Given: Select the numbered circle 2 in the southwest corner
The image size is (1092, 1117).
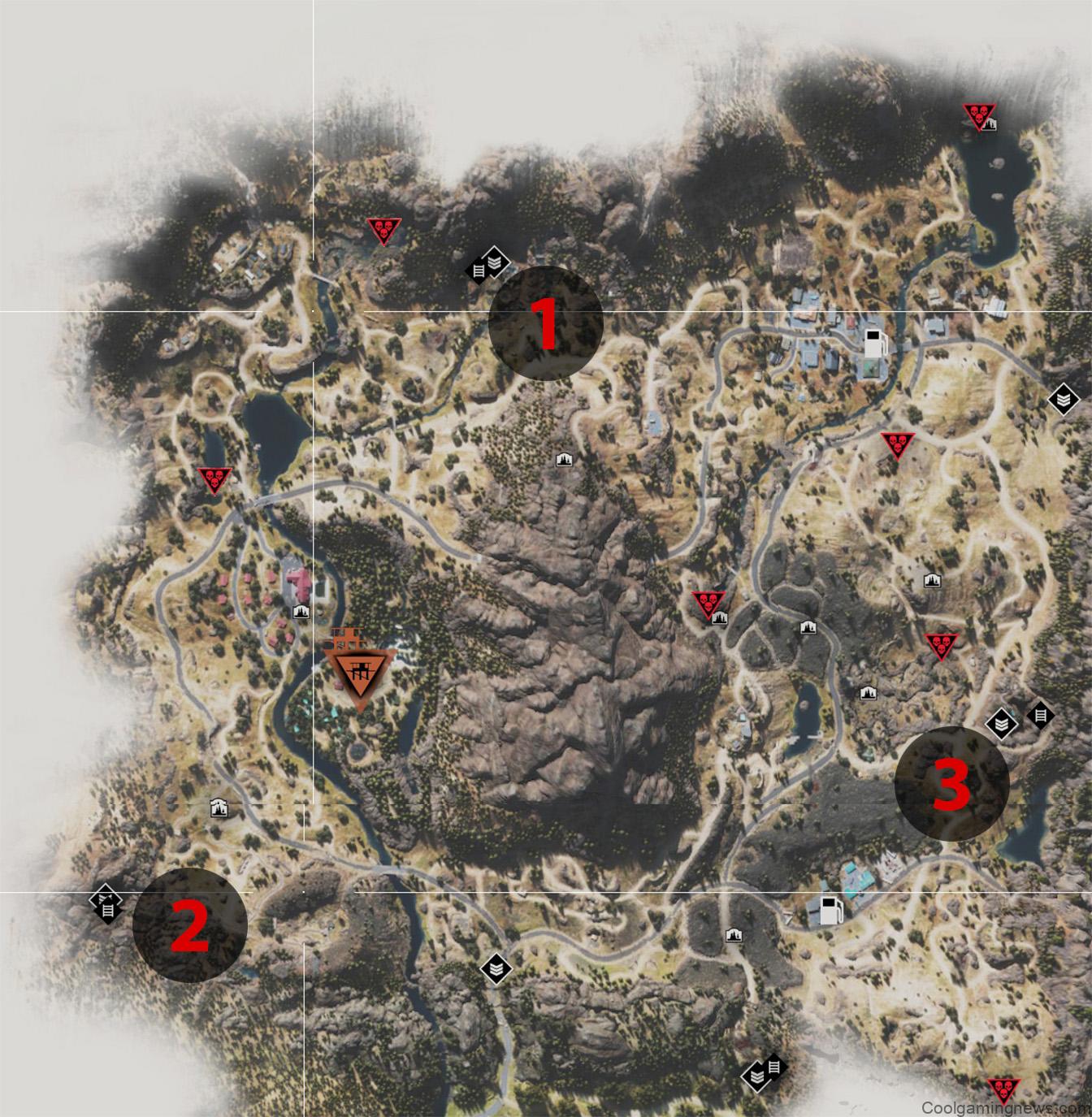Looking at the screenshot, I should point(192,926).
